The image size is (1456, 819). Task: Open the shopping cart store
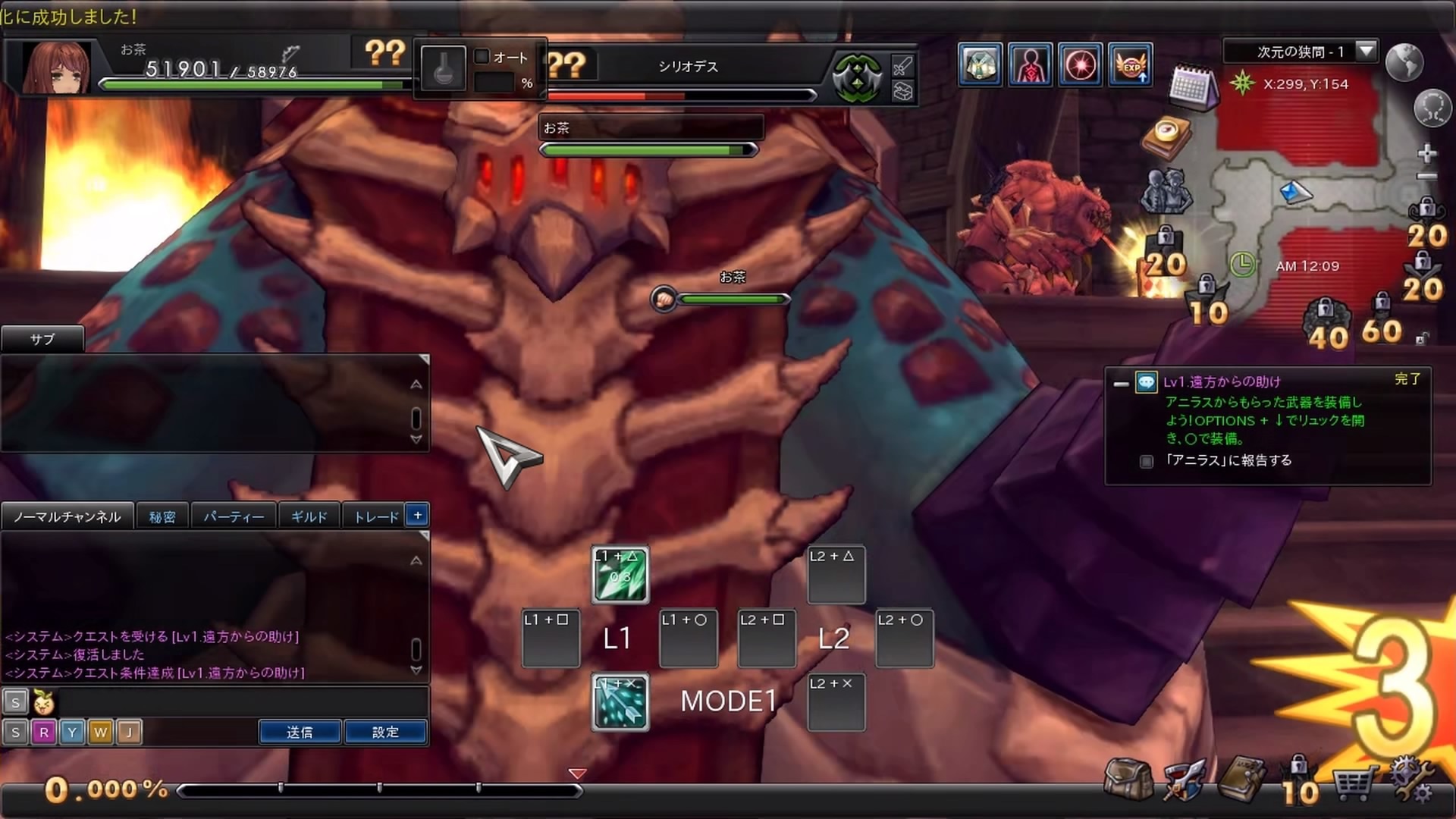pyautogui.click(x=1354, y=782)
